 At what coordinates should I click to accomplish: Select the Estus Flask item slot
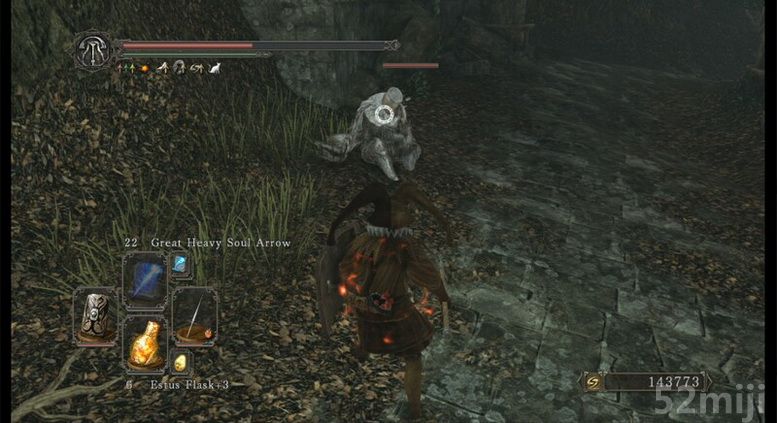pos(144,344)
